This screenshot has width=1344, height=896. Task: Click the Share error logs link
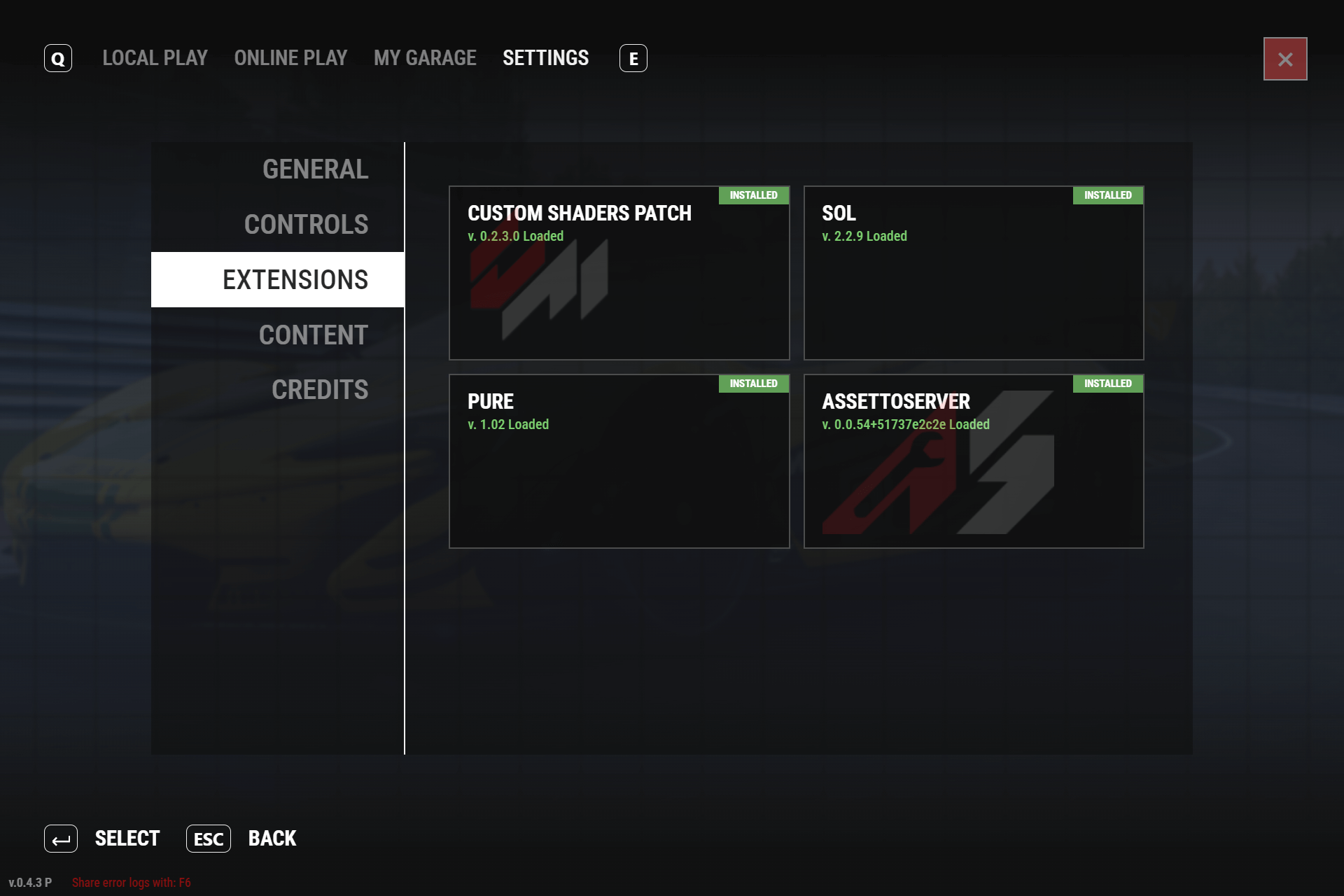(x=131, y=883)
